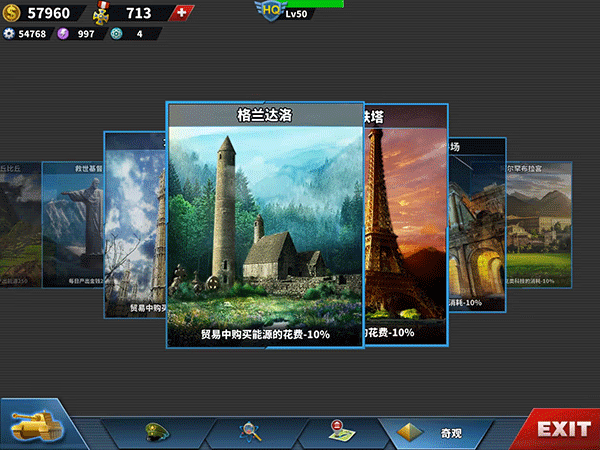Viewport: 600px width, 450px height.
Task: Add medals with the red plus button
Action: [181, 13]
